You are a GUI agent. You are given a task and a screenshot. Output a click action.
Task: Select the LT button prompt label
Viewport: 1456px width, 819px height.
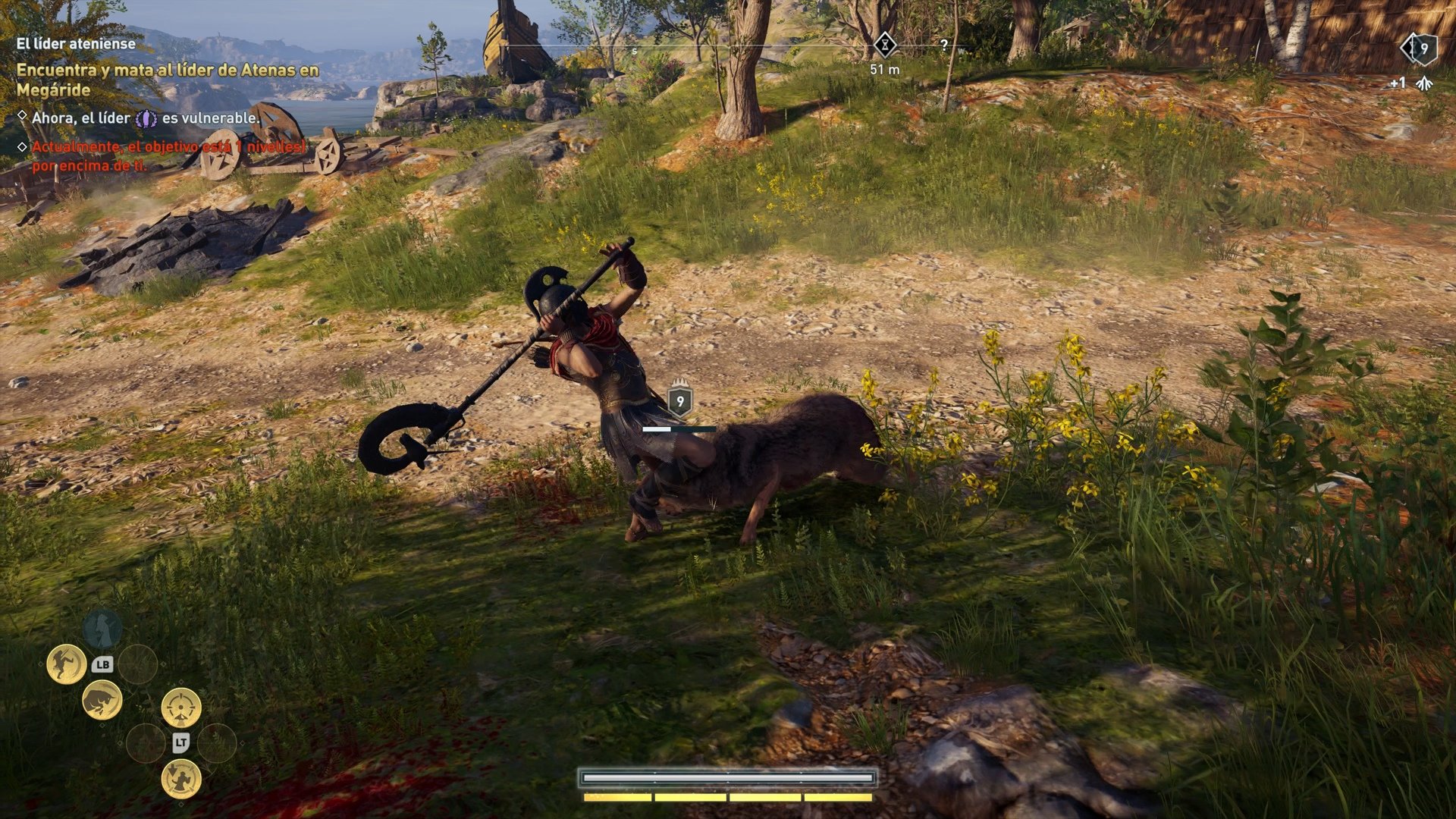click(180, 742)
